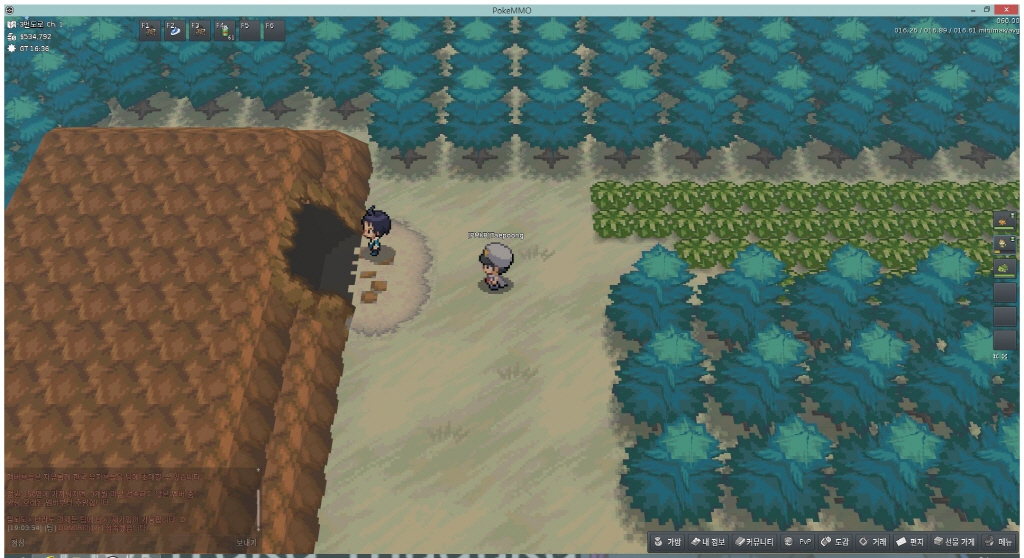The image size is (1024, 558).
Task: Open the 가방 (Bag) menu
Action: pyautogui.click(x=668, y=542)
